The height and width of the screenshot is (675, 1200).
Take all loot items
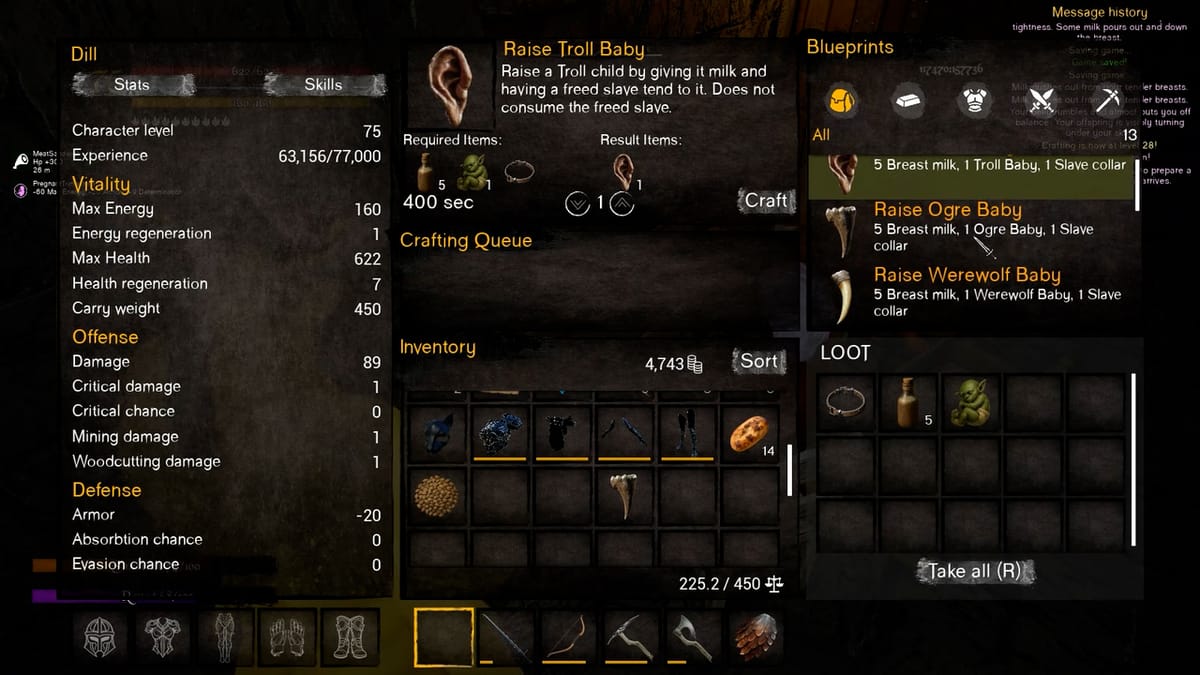coord(974,571)
